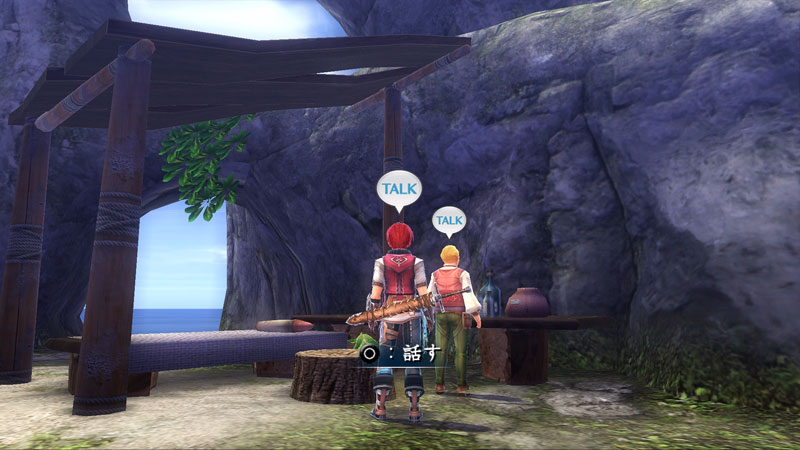Select the smaller TALK bubble above the blonde character
This screenshot has height=450, width=800.
coord(450,220)
